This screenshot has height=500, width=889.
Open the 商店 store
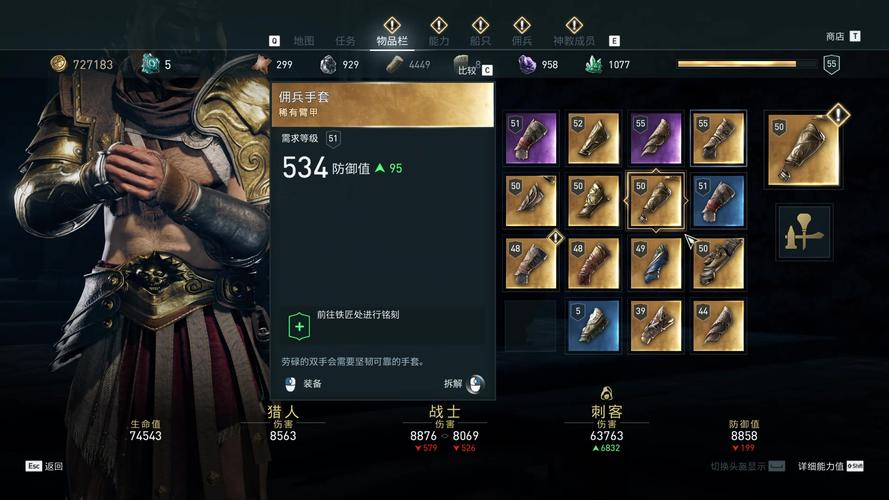835,37
